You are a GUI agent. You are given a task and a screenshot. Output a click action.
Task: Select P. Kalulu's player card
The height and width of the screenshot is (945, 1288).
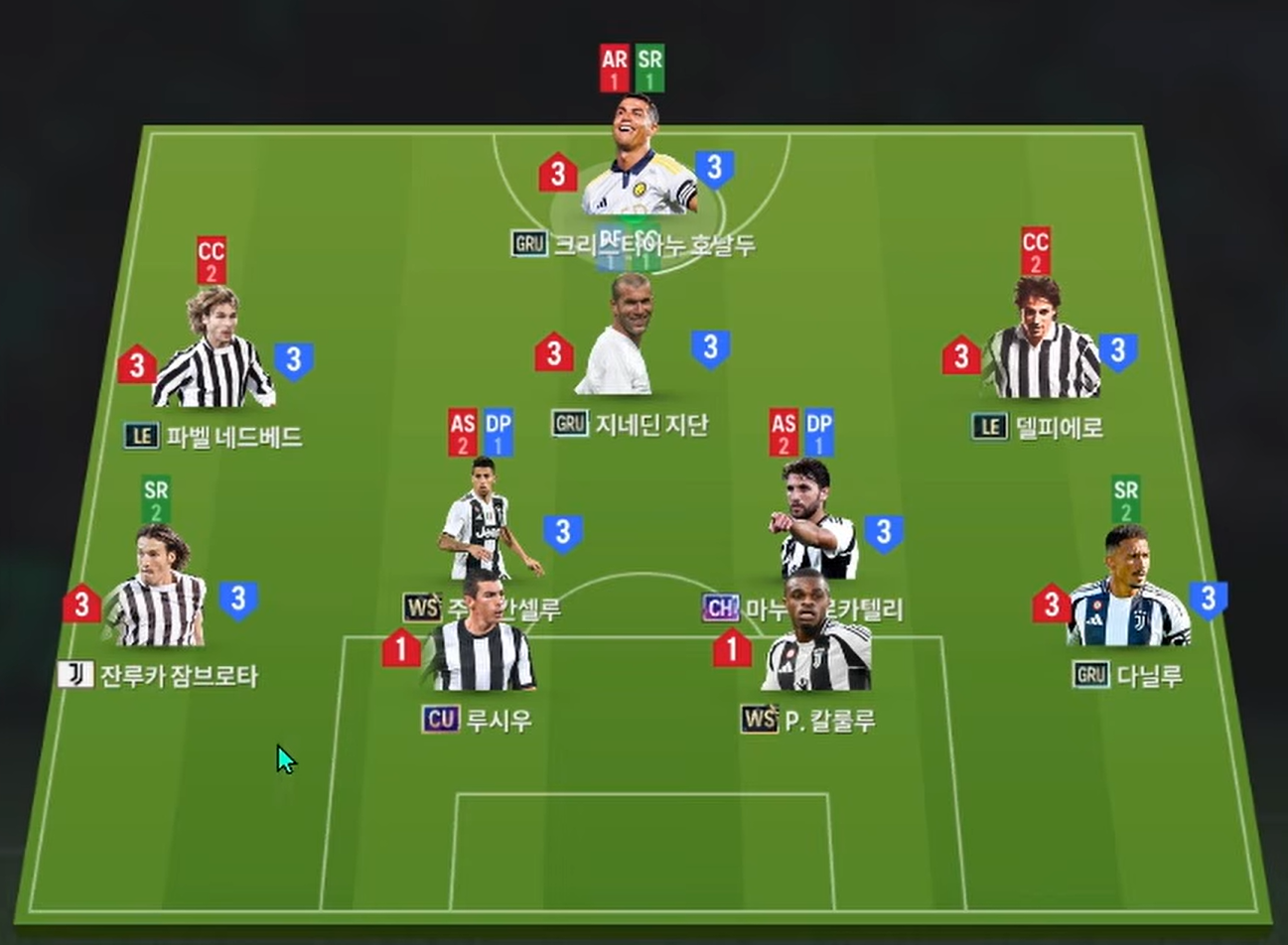(x=816, y=640)
